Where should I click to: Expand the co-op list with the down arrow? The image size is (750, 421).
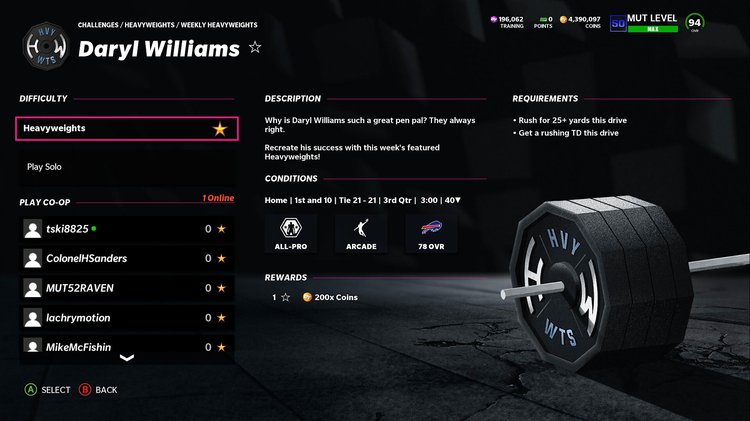(127, 358)
